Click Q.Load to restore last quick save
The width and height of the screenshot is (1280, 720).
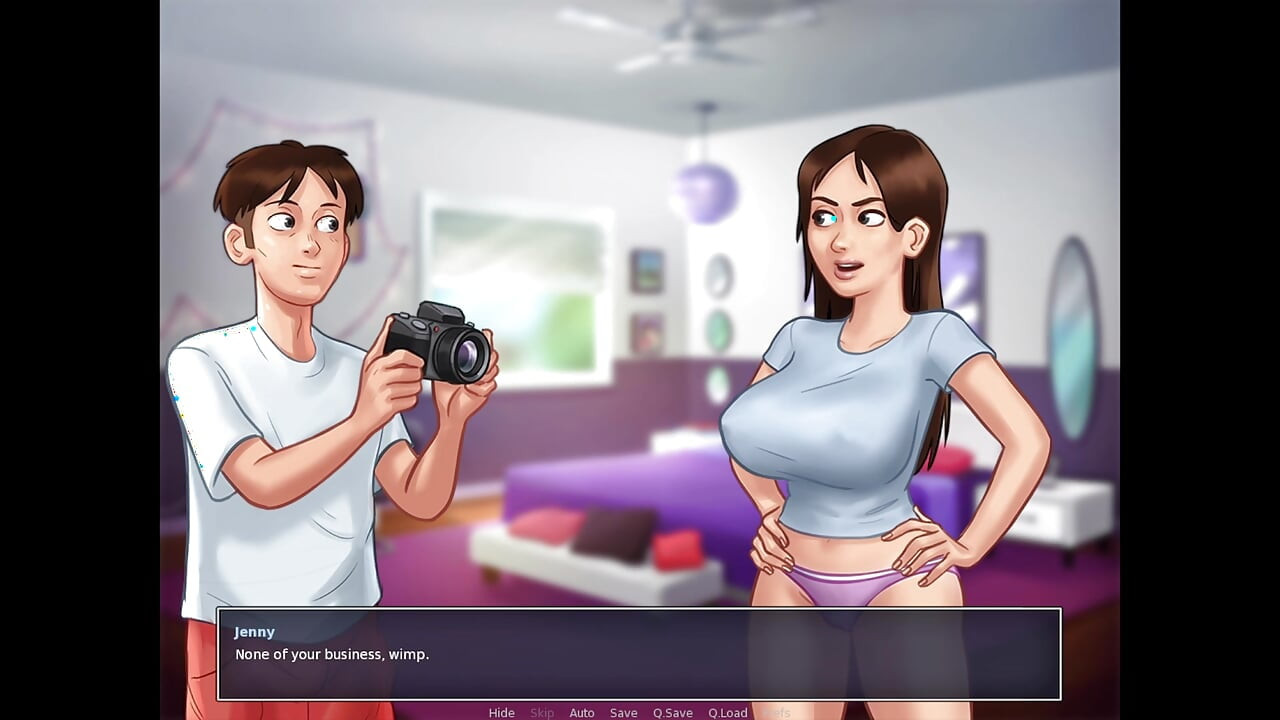728,712
